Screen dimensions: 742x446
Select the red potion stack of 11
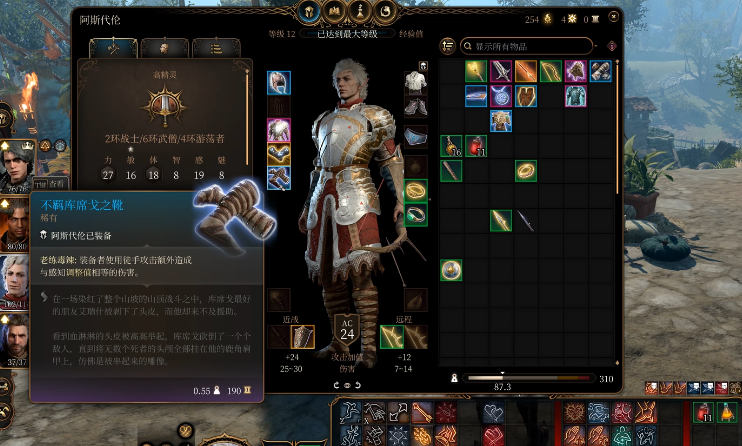click(476, 146)
